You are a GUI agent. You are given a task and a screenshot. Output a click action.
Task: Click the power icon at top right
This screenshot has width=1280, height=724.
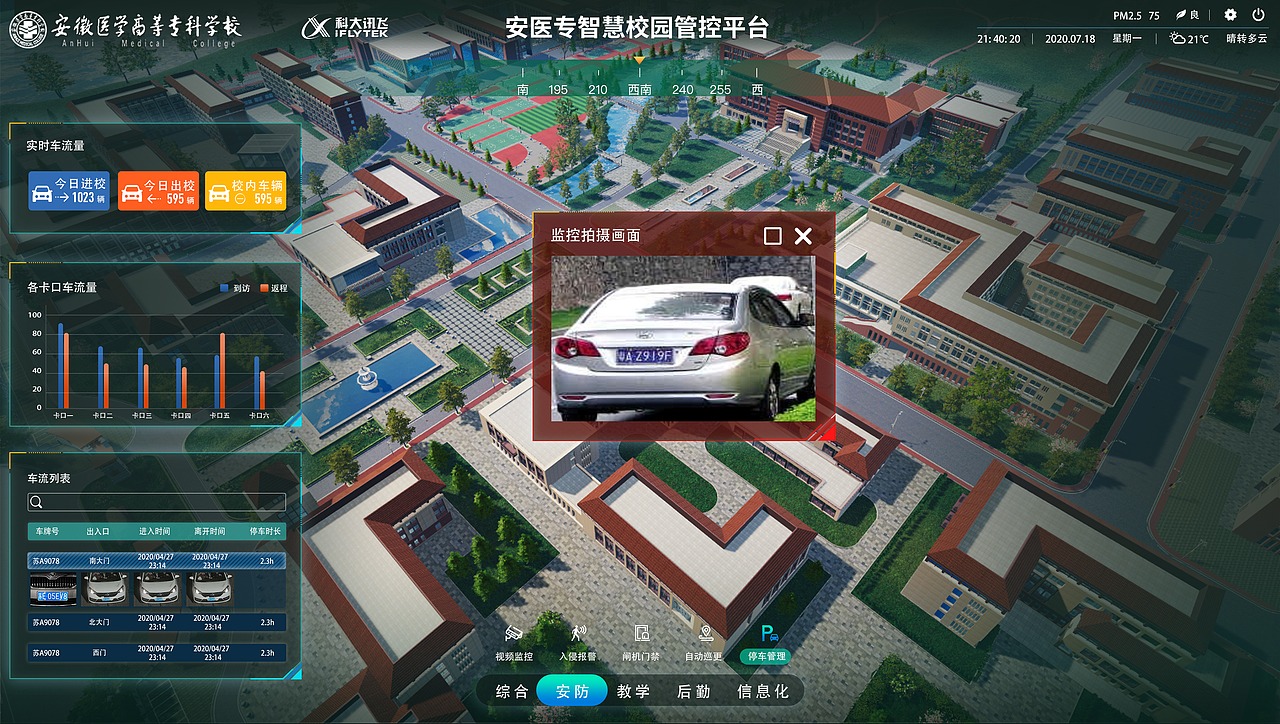(x=1260, y=14)
